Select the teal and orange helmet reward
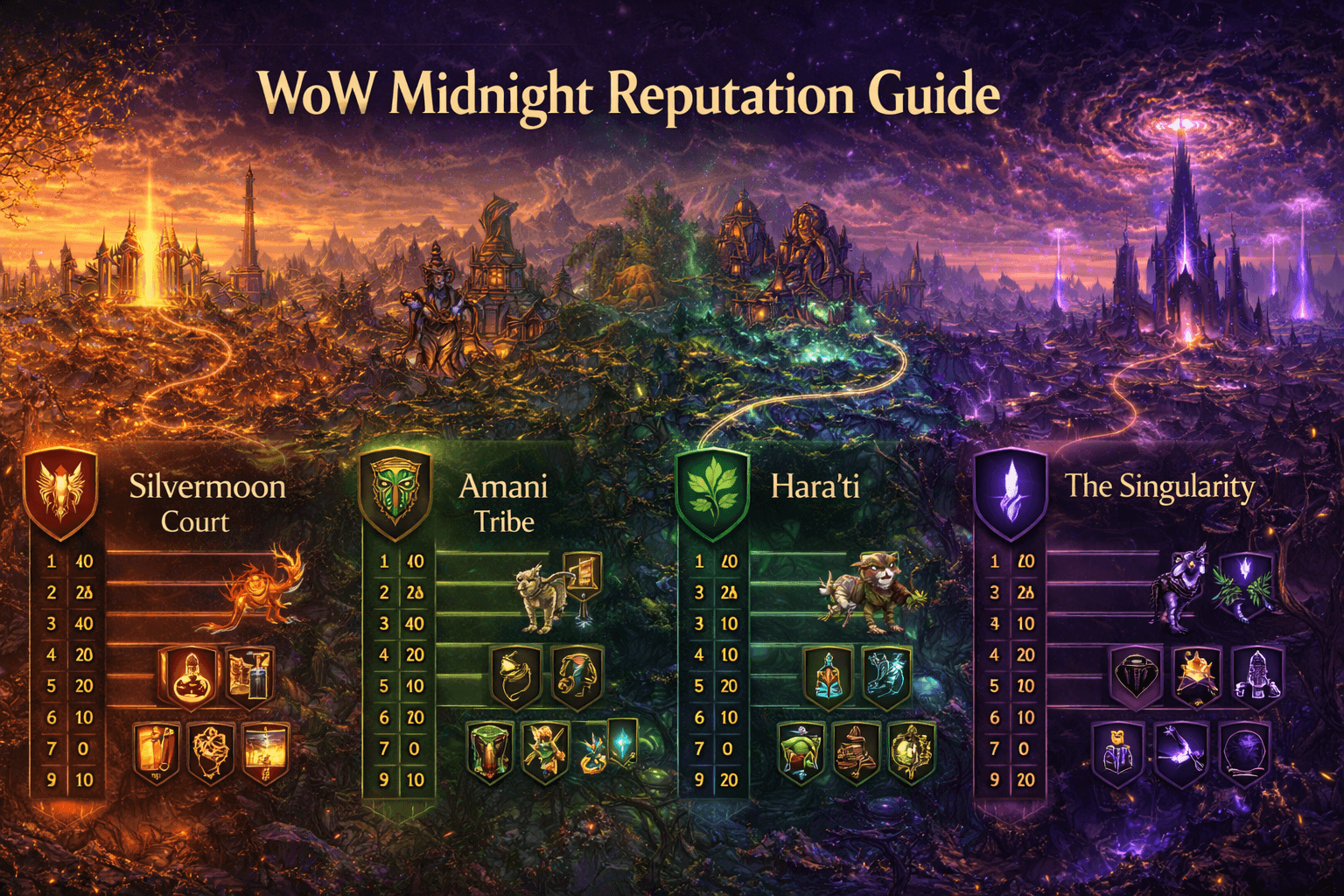 coord(829,677)
